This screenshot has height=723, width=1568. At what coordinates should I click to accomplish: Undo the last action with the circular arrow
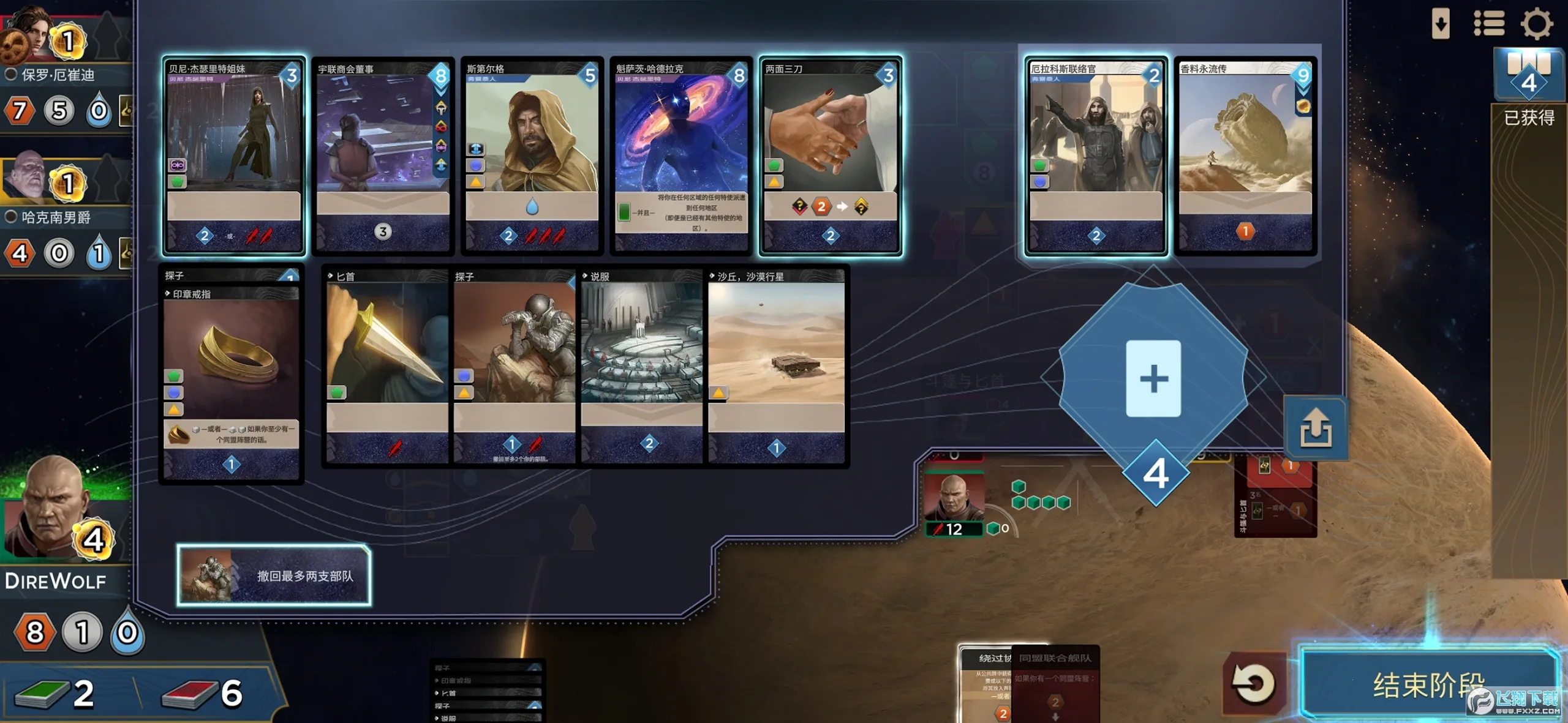(x=1253, y=683)
